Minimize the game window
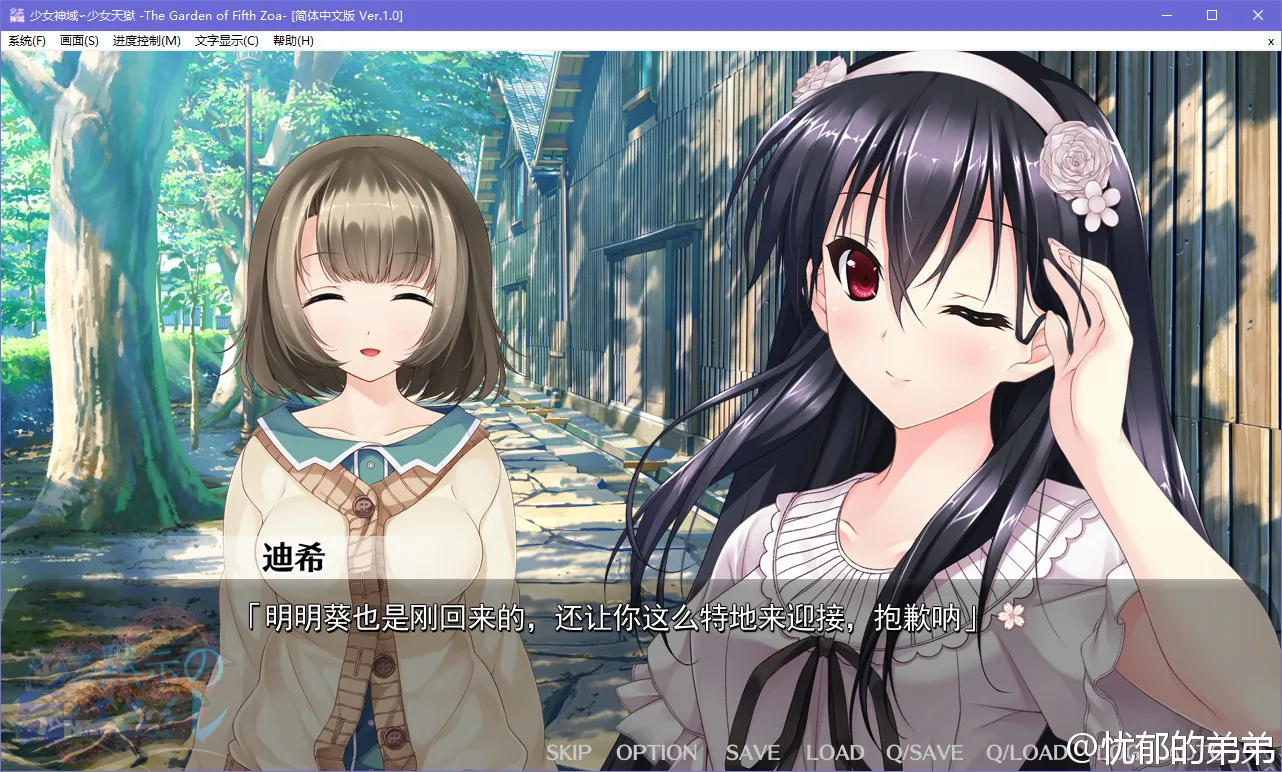Viewport: 1282px width, 772px height. click(x=1166, y=15)
